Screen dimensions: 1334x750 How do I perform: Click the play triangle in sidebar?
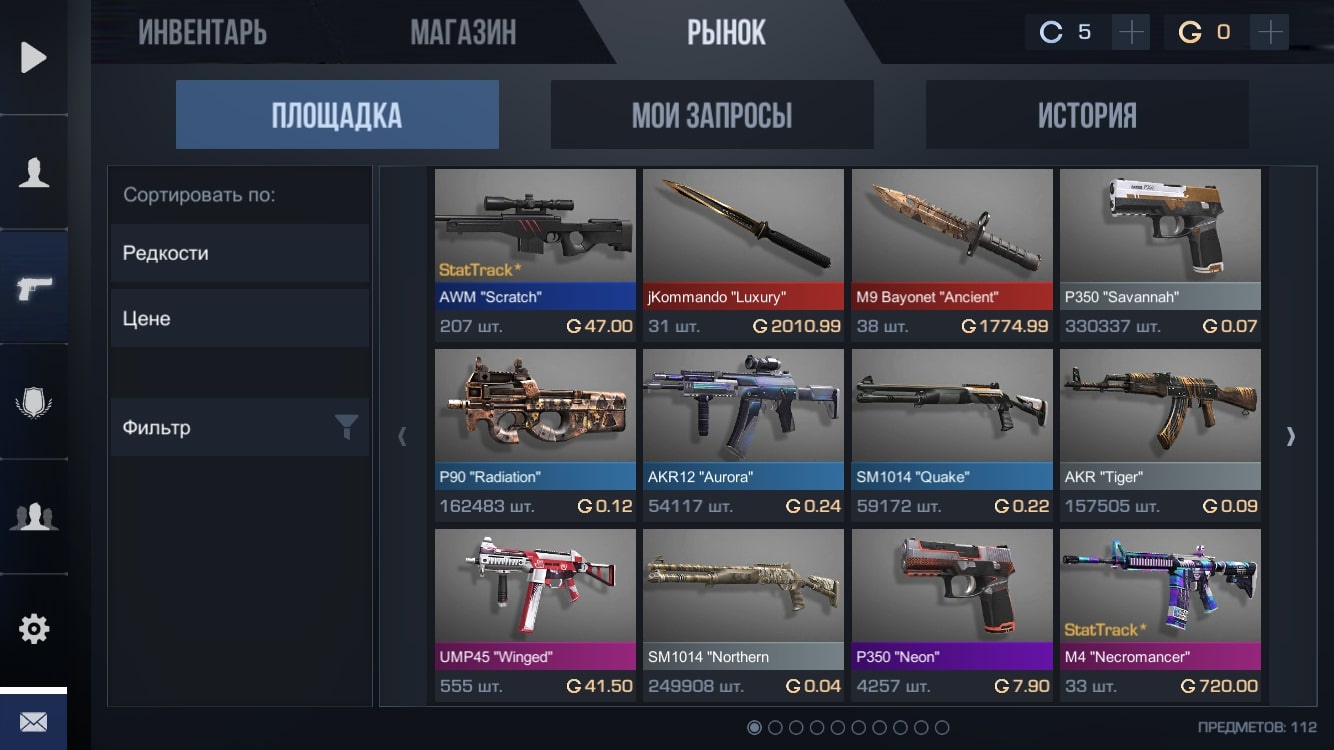(x=33, y=57)
